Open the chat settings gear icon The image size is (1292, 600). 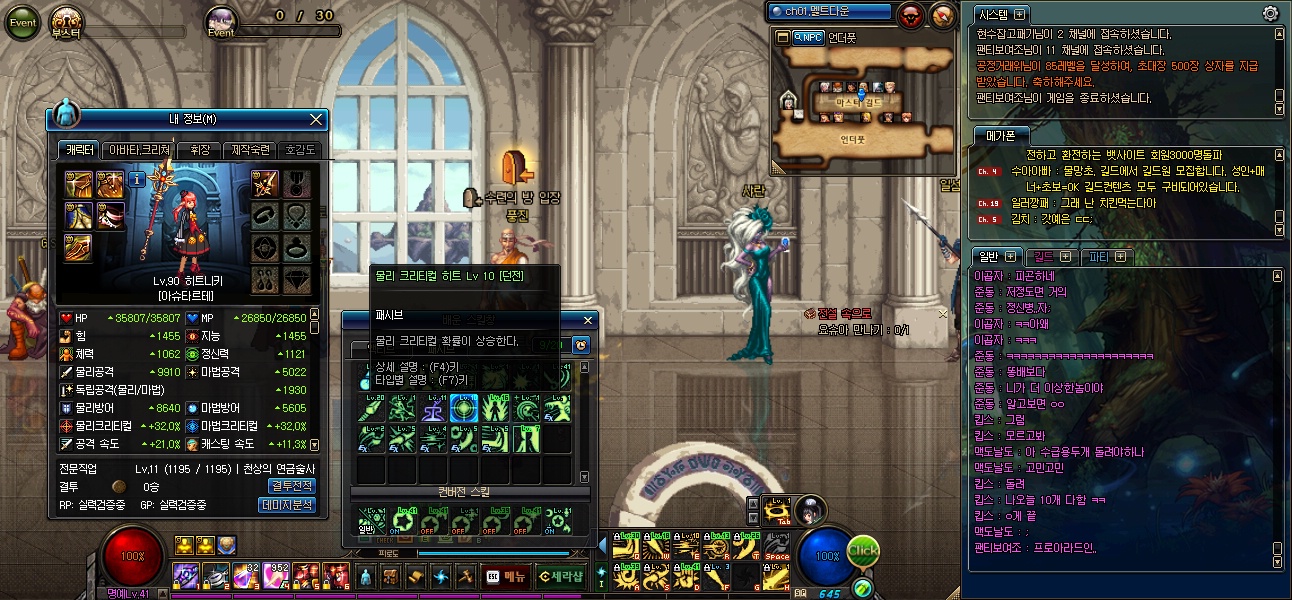tap(1271, 13)
